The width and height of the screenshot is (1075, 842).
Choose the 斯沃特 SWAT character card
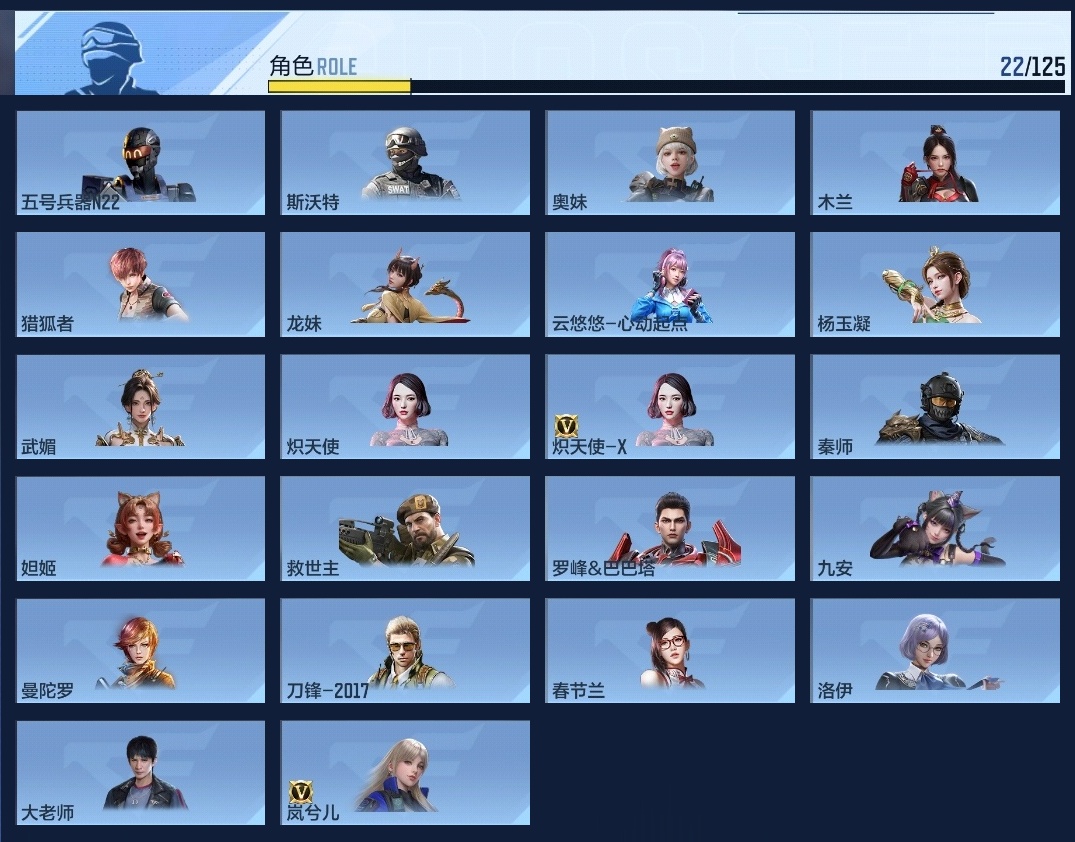click(405, 162)
